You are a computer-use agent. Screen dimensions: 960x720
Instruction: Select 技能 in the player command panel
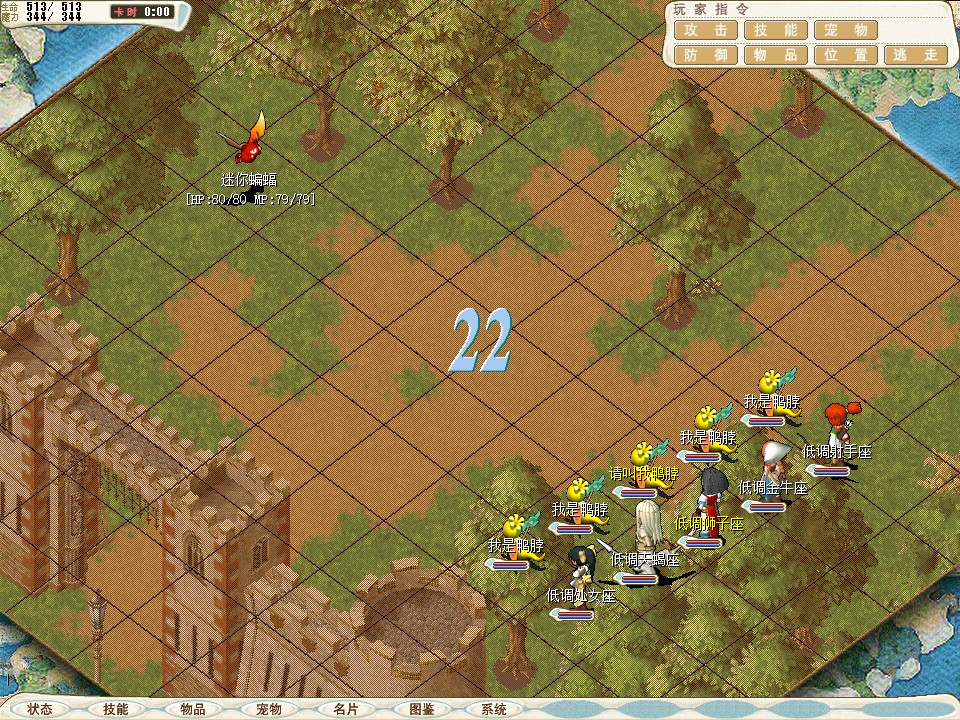(x=776, y=31)
